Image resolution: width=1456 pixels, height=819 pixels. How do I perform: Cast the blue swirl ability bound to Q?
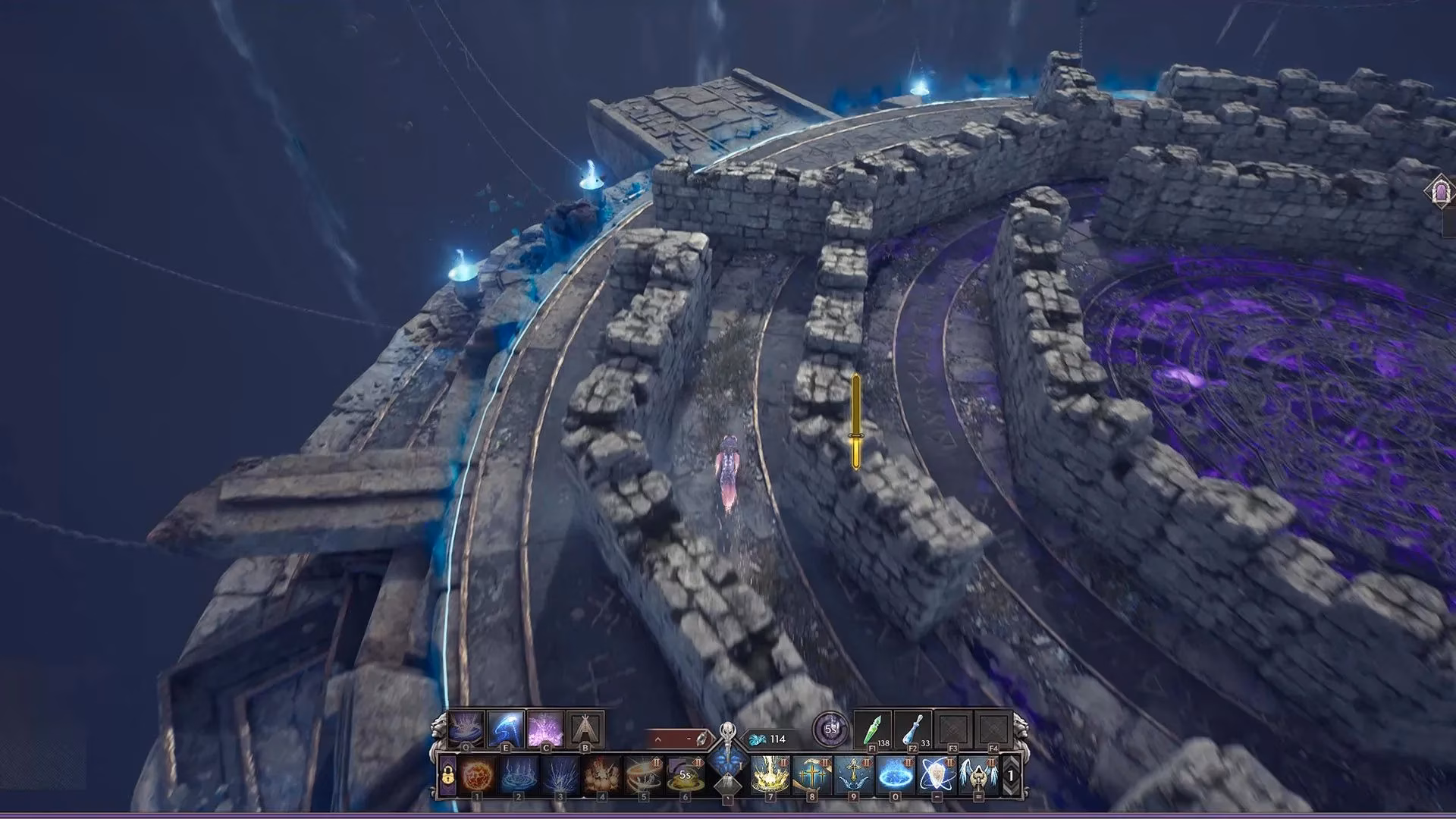(x=465, y=728)
